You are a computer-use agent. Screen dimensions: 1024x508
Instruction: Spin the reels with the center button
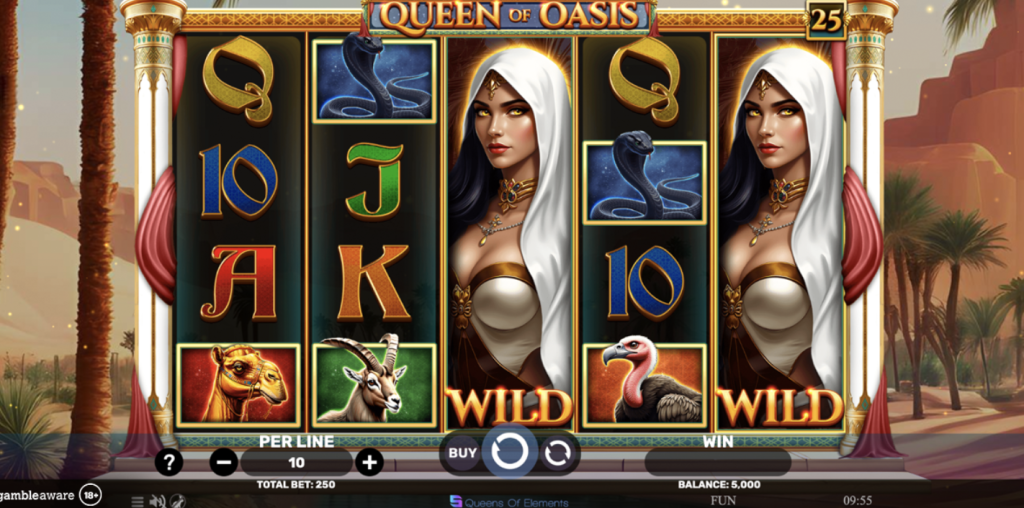pos(510,453)
